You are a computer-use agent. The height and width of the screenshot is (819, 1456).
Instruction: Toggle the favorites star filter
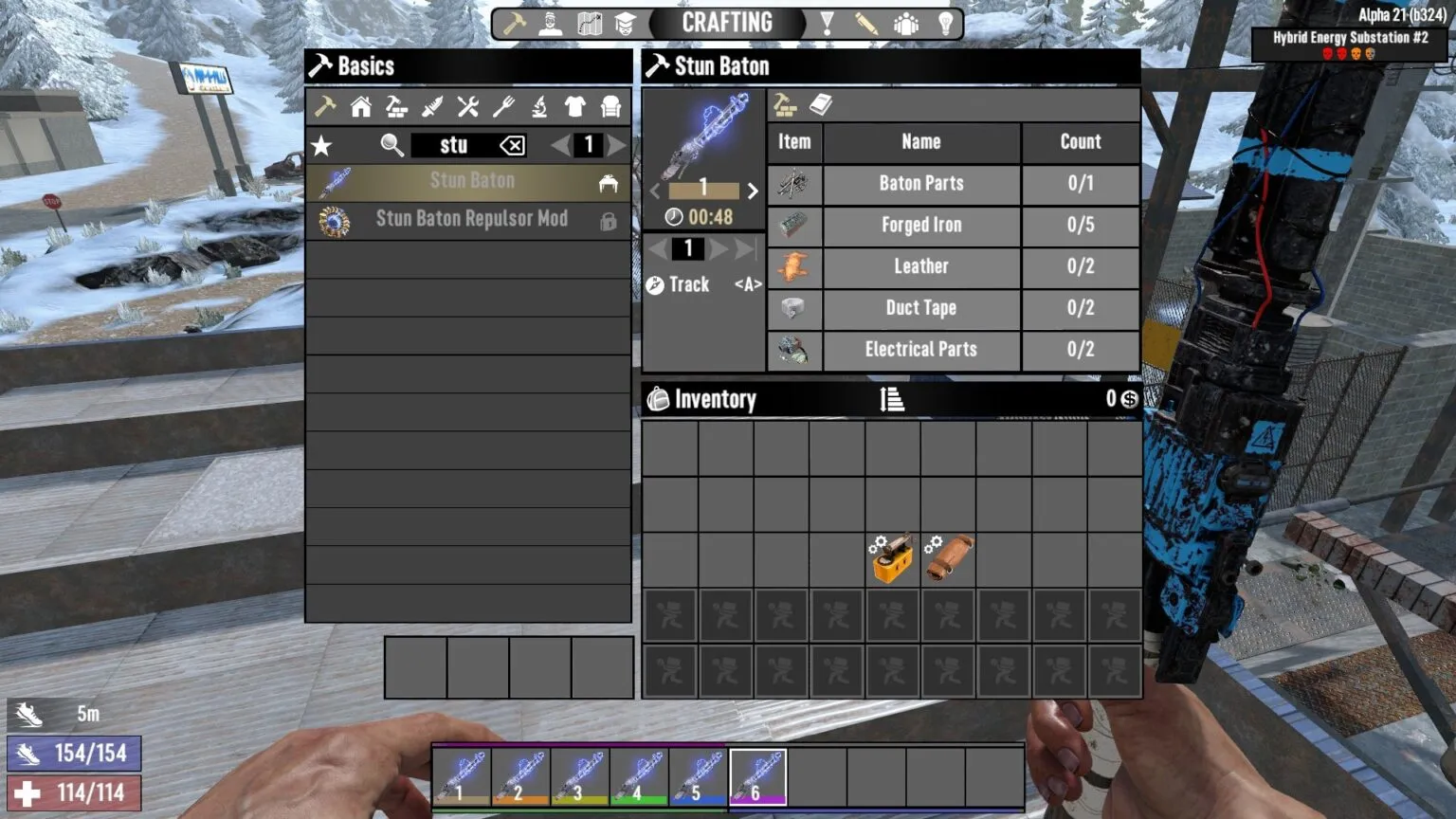323,146
